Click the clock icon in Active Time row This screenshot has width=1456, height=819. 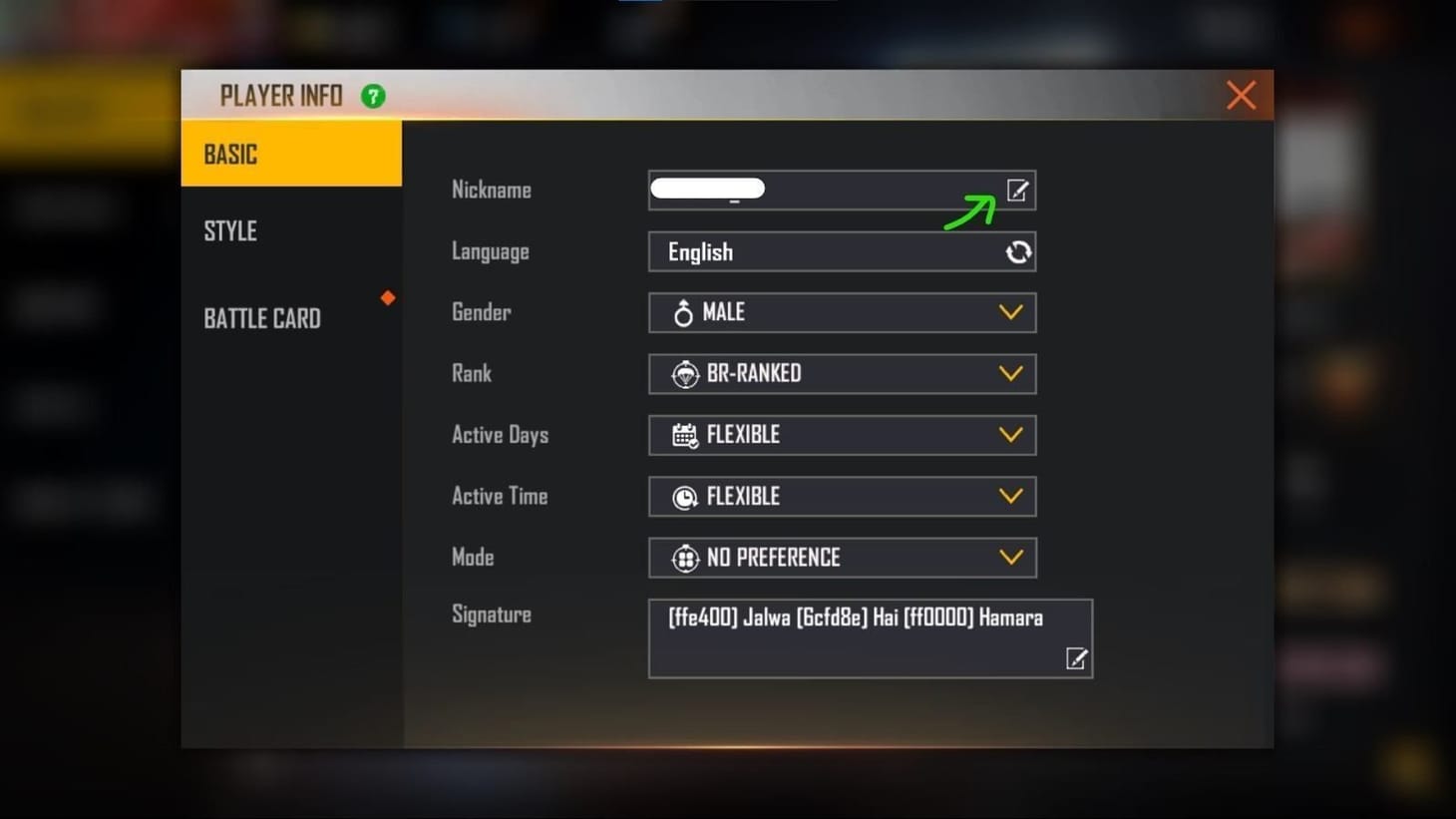click(x=684, y=496)
